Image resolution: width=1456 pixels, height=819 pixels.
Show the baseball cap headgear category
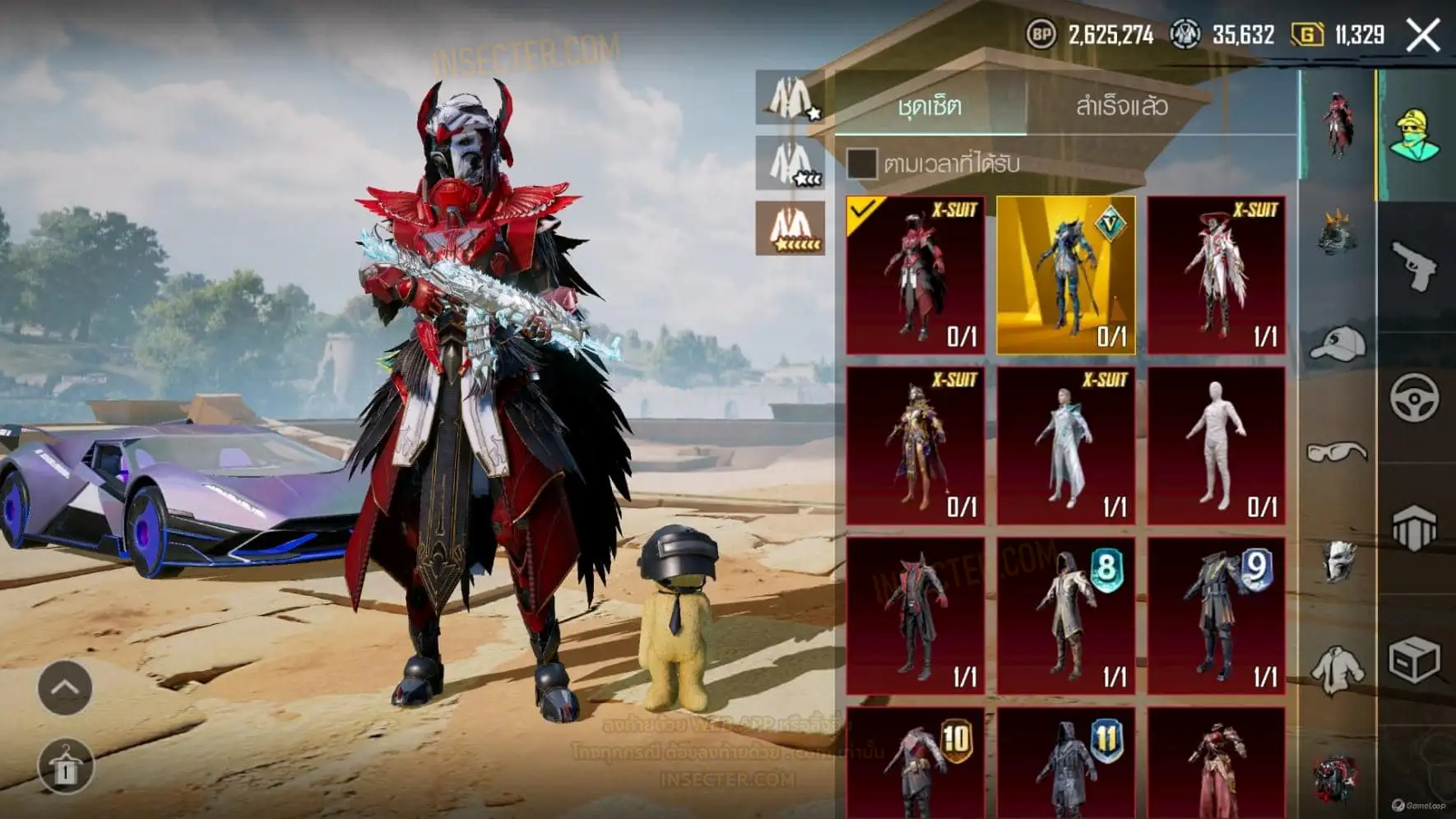[x=1337, y=344]
